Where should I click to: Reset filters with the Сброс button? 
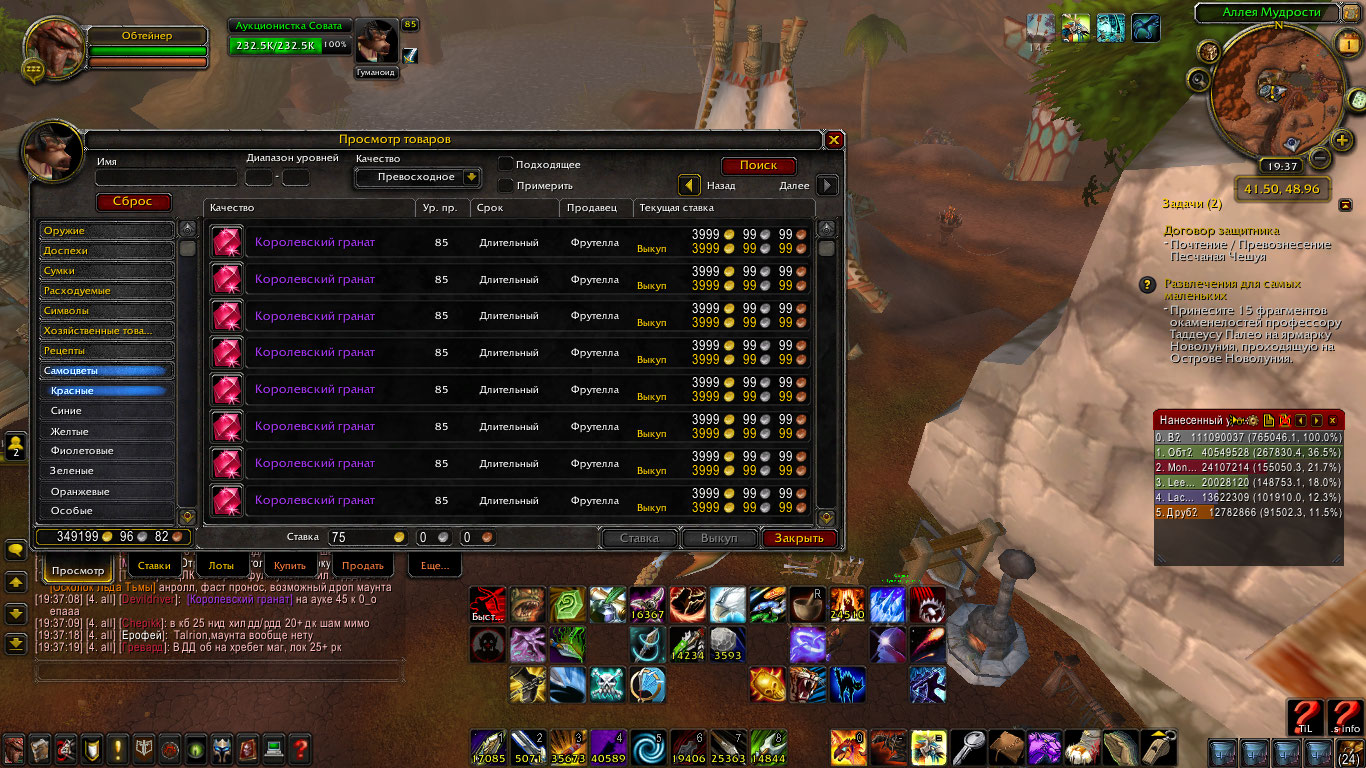[x=133, y=202]
